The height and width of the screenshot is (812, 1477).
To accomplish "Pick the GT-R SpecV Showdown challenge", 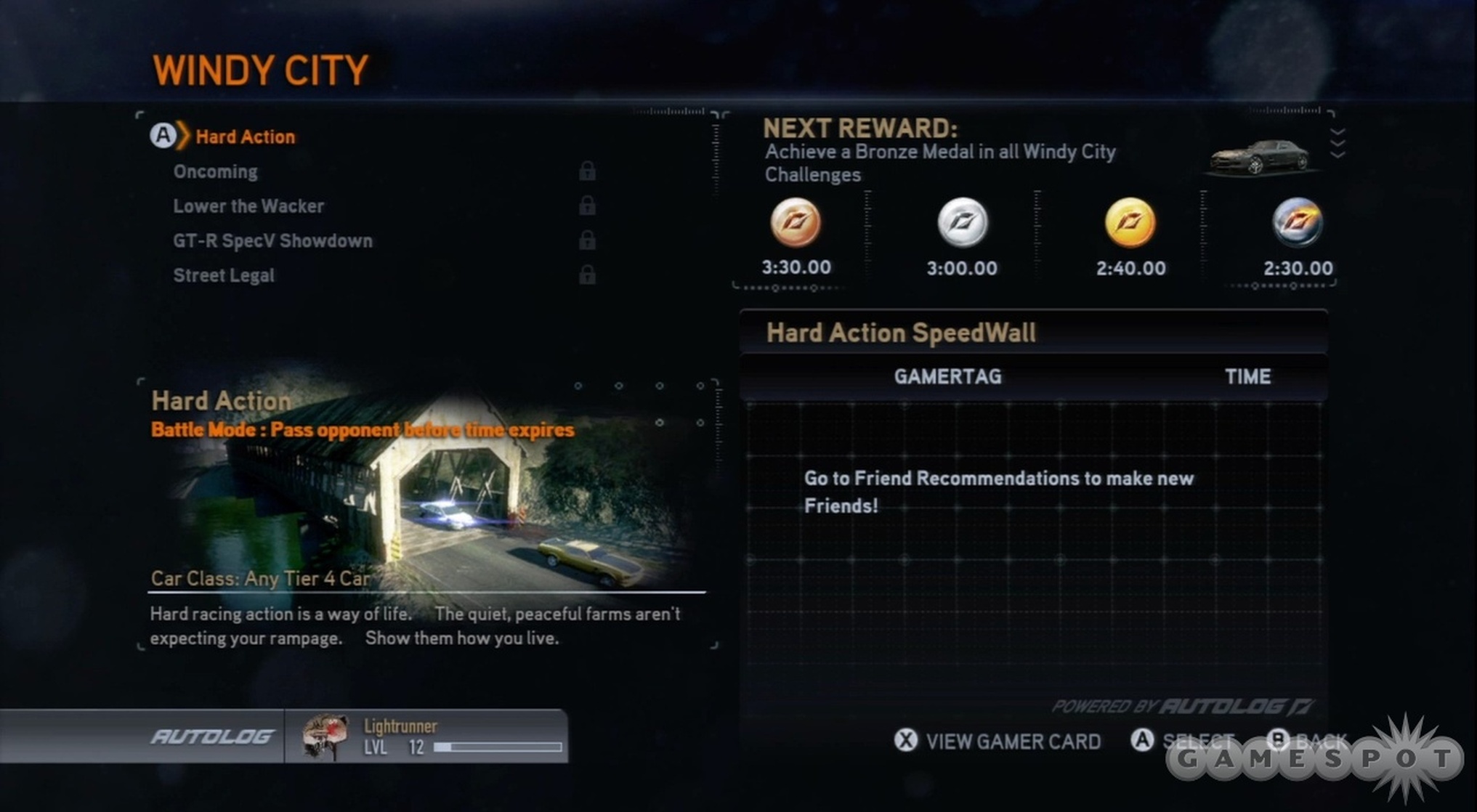I will pos(272,241).
